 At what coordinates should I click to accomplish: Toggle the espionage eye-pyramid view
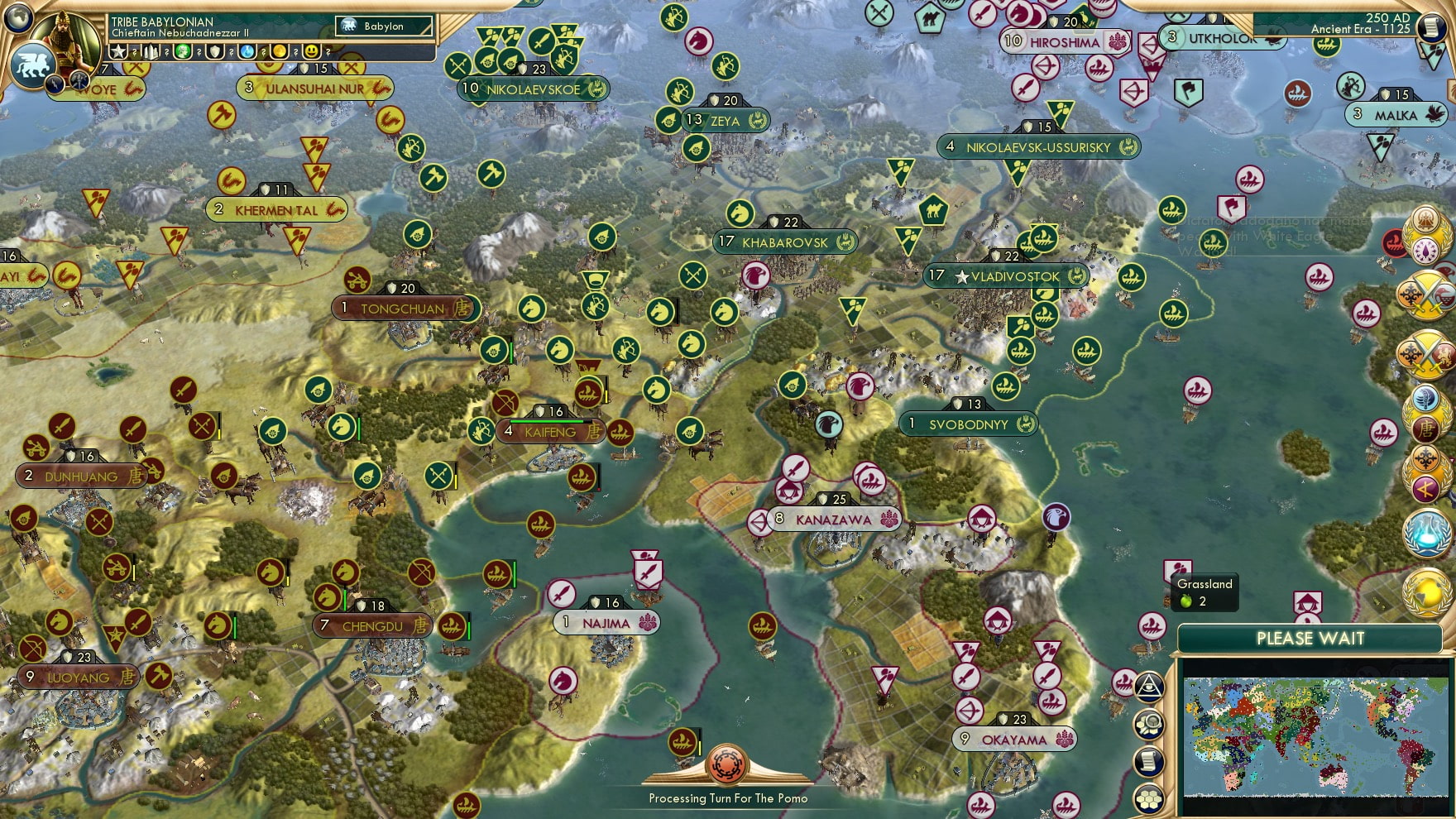[1149, 687]
